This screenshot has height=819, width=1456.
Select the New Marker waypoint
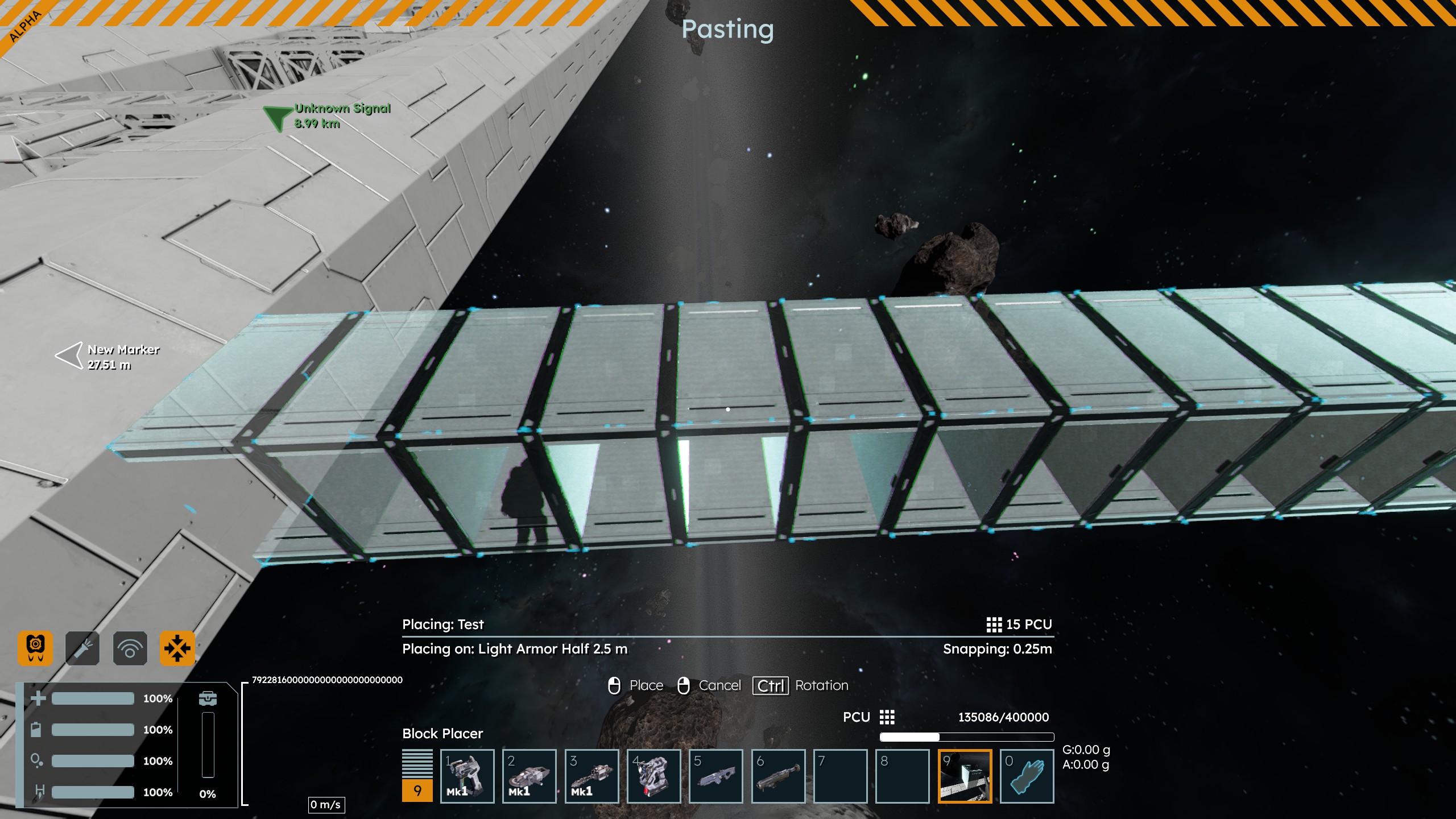(70, 356)
